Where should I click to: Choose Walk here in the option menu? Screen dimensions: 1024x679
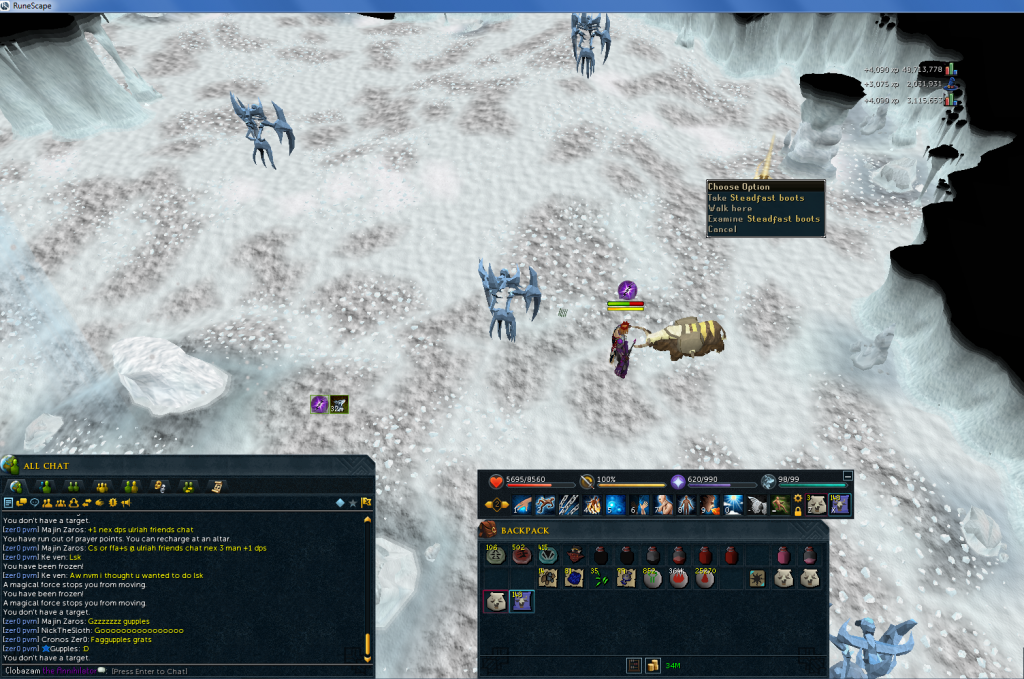[x=730, y=208]
